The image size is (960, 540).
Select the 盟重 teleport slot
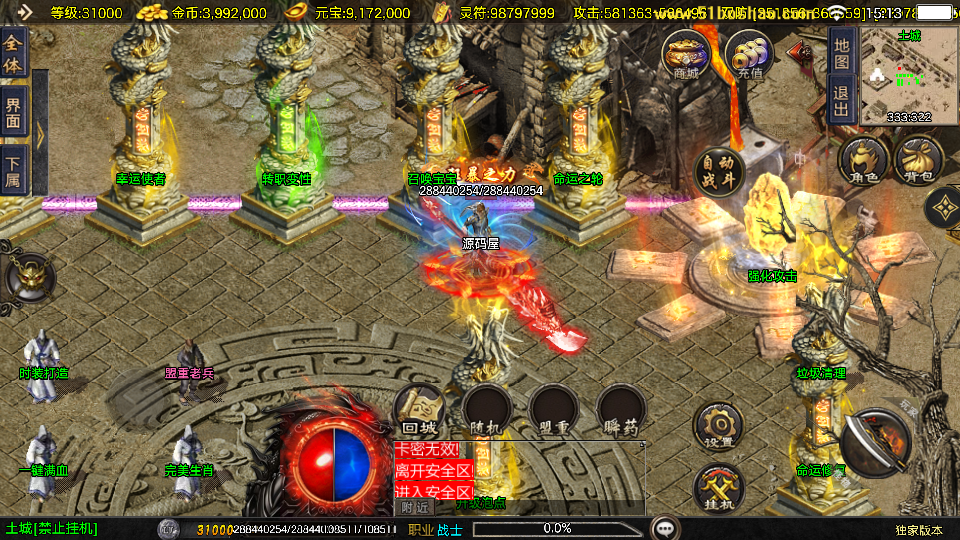pos(554,410)
